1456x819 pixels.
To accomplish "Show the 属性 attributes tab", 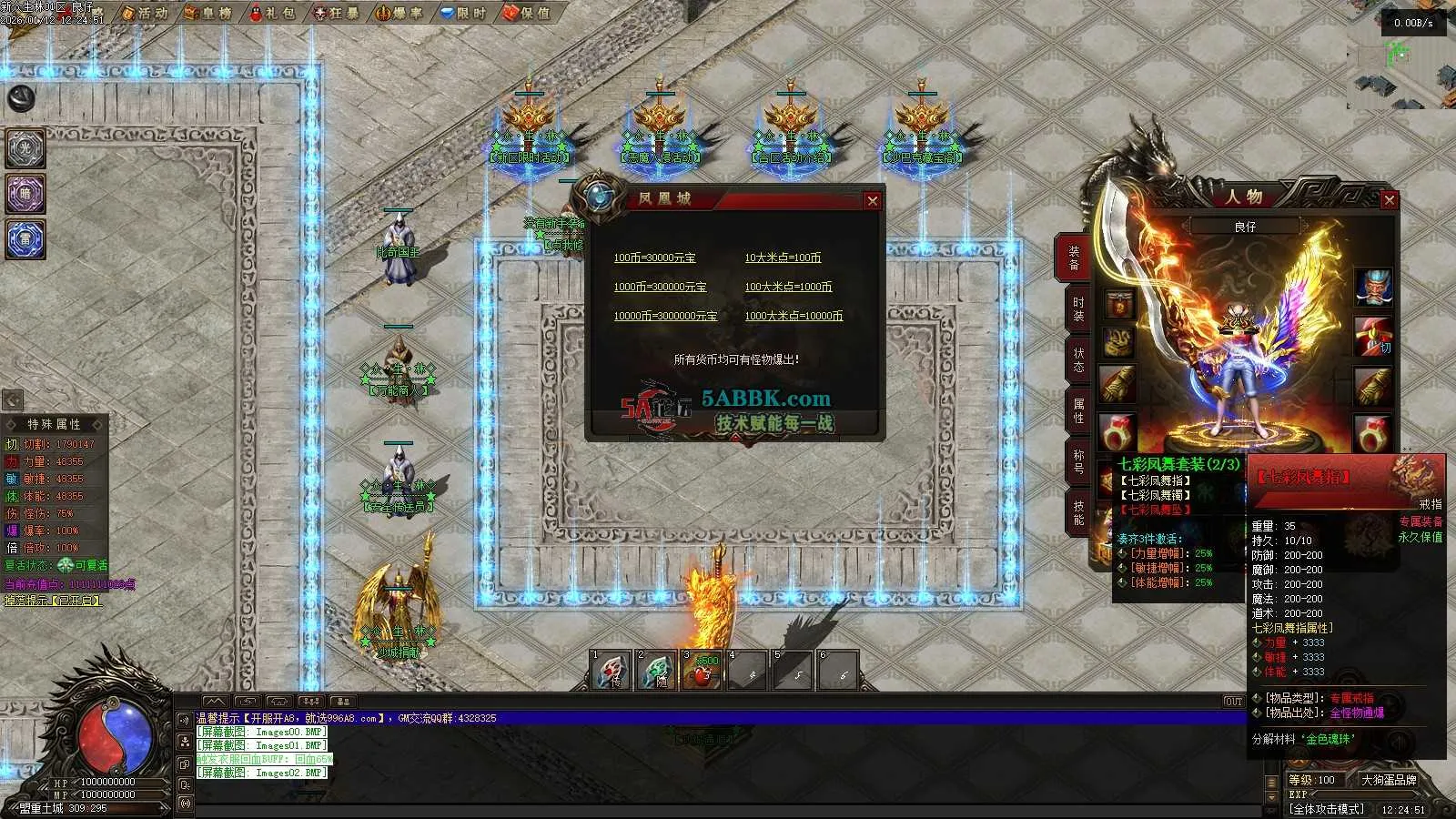I will [1078, 409].
